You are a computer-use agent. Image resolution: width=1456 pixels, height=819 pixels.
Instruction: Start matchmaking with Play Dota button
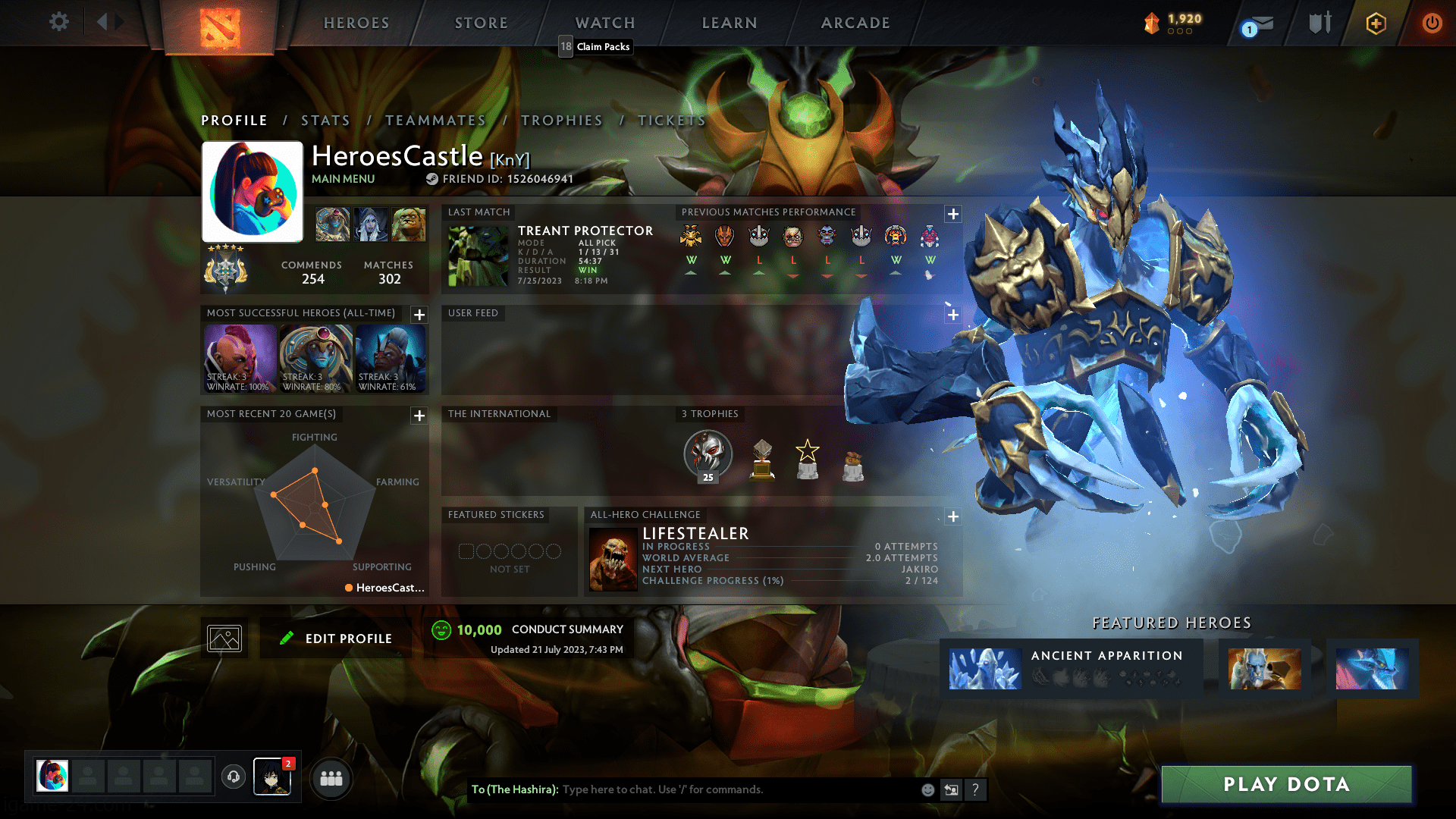coord(1286,784)
